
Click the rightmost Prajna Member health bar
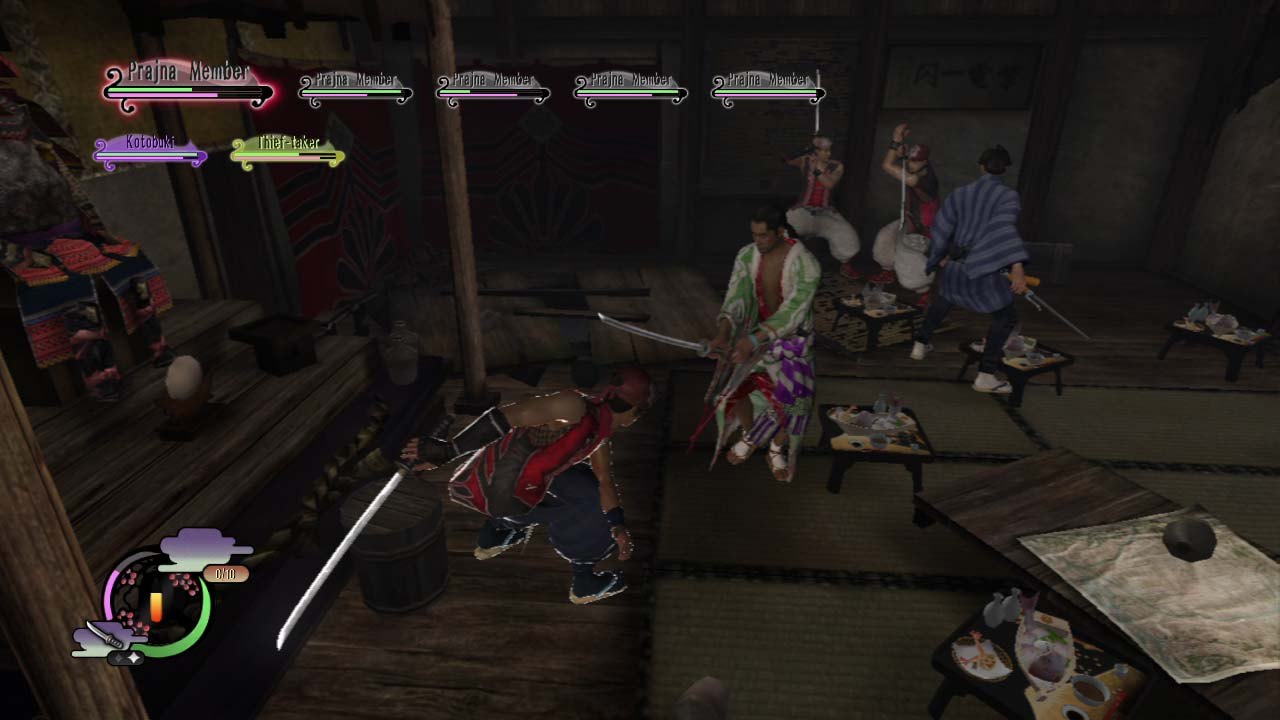pyautogui.click(x=766, y=93)
